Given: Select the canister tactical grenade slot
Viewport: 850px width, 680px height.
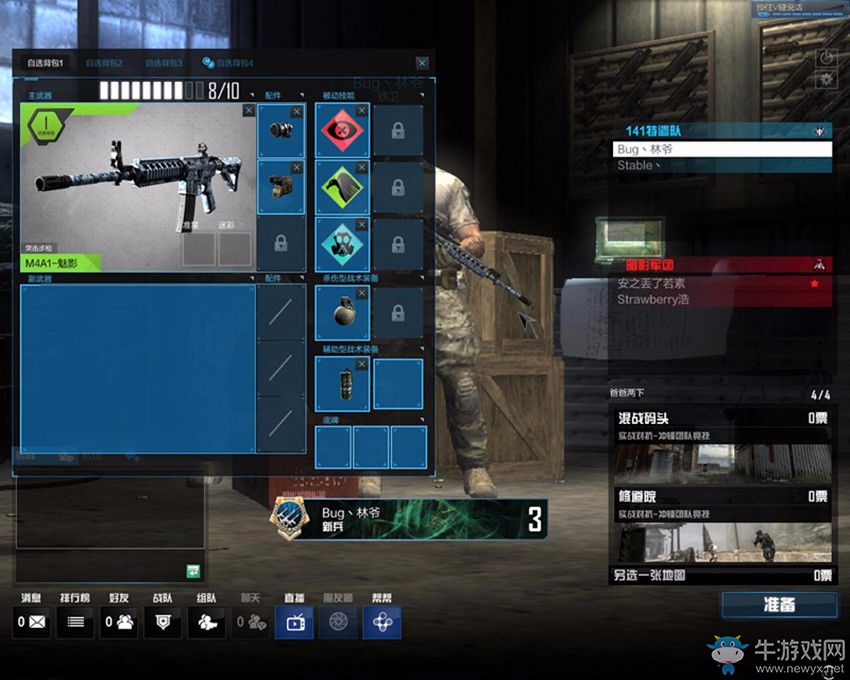Looking at the screenshot, I should point(342,384).
